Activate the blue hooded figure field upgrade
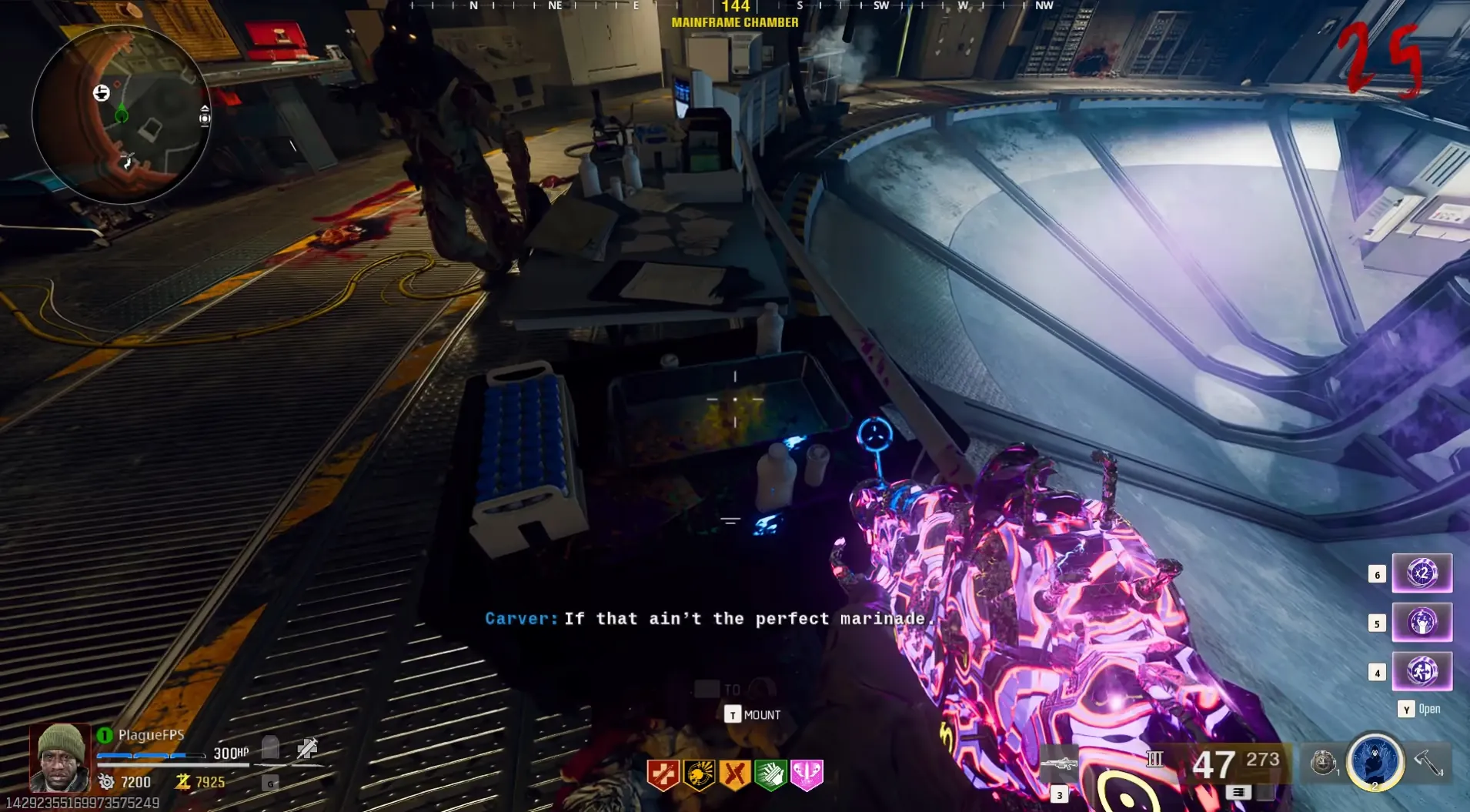Image resolution: width=1470 pixels, height=812 pixels. 1375,760
